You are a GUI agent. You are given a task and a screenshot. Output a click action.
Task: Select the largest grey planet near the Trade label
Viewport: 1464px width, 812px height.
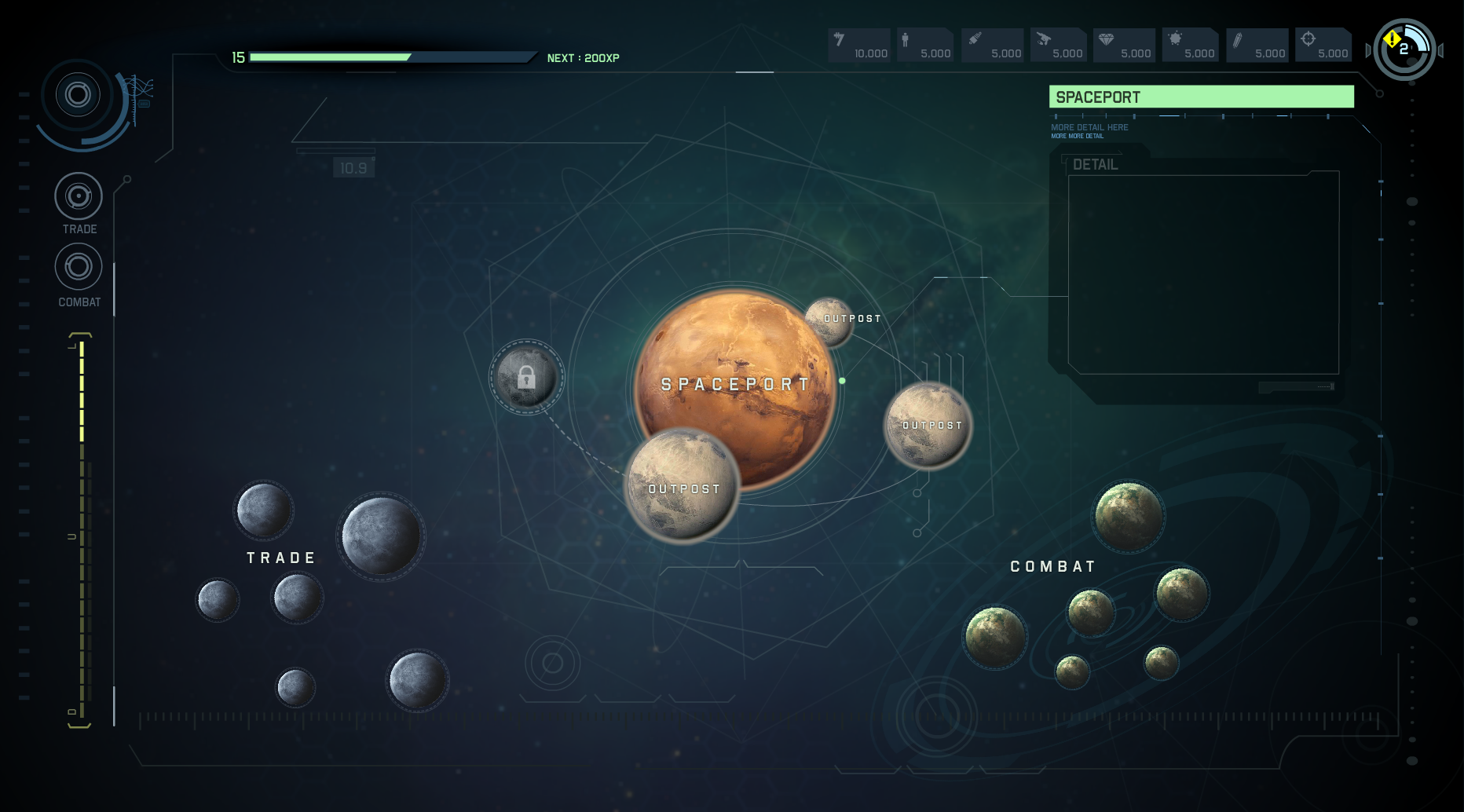click(x=381, y=536)
